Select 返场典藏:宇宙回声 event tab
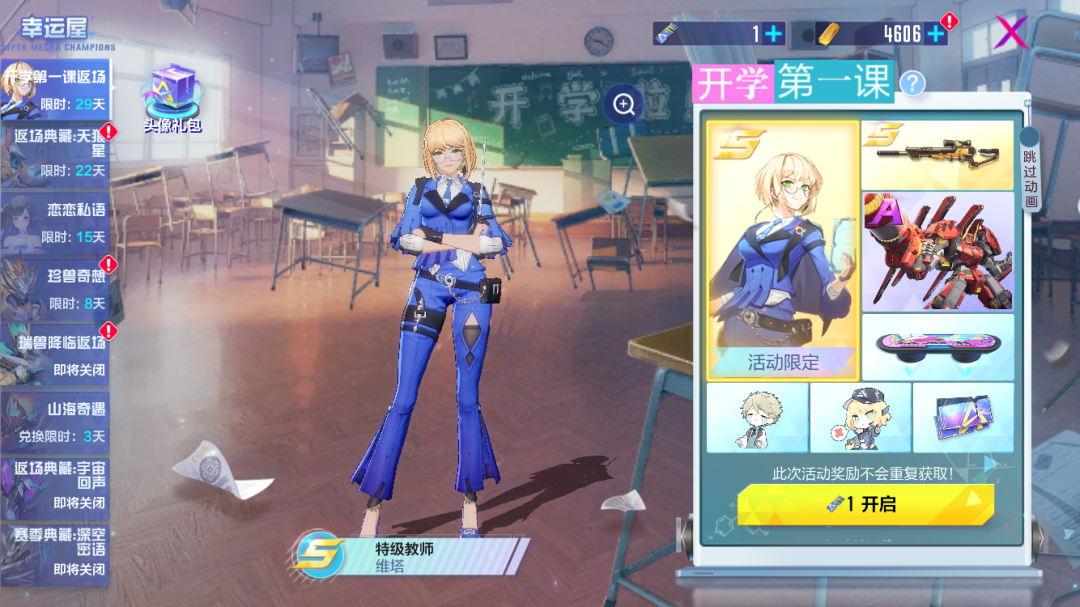 [55, 485]
